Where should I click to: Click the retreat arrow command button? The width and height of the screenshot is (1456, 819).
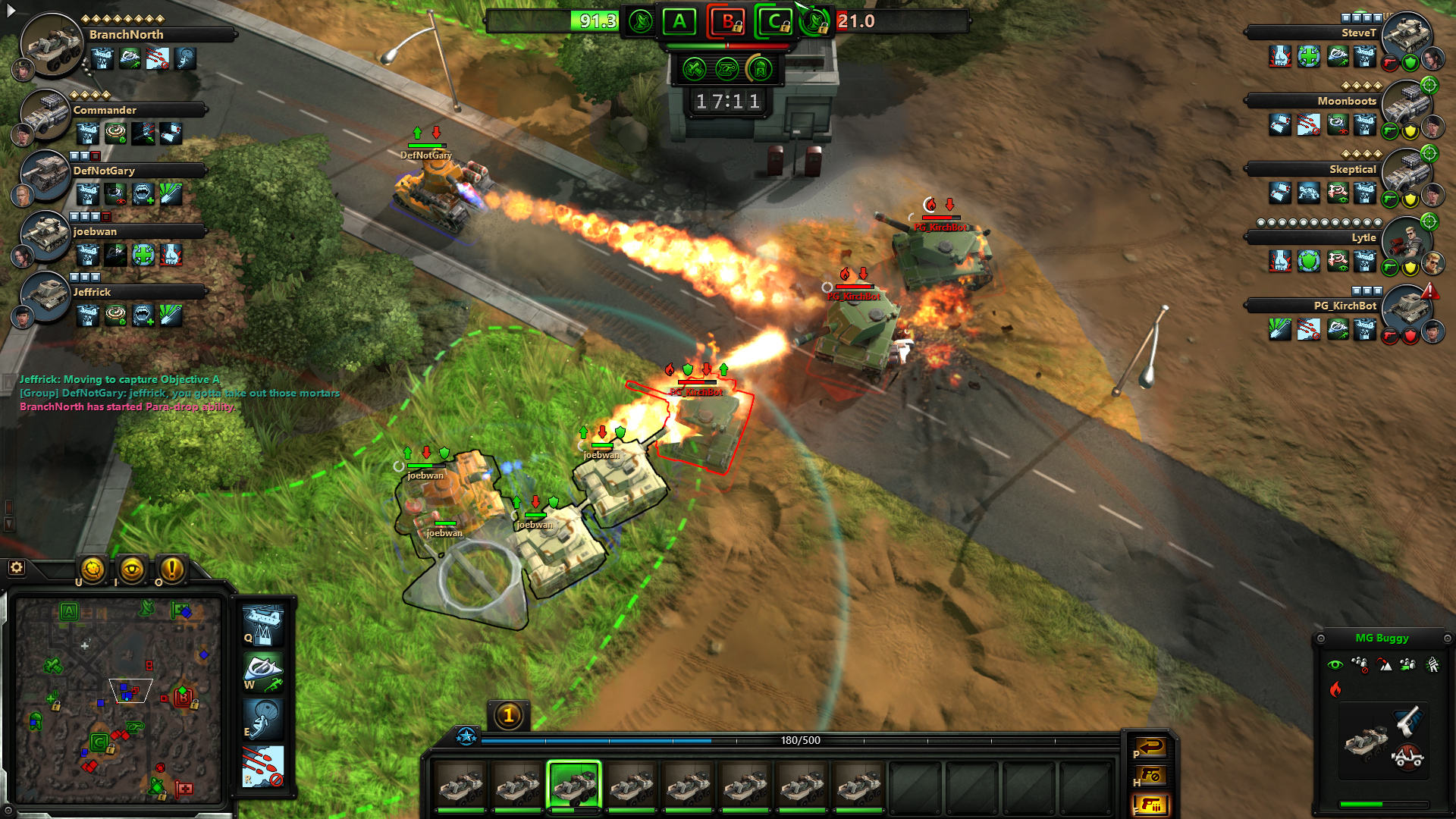(x=1150, y=748)
